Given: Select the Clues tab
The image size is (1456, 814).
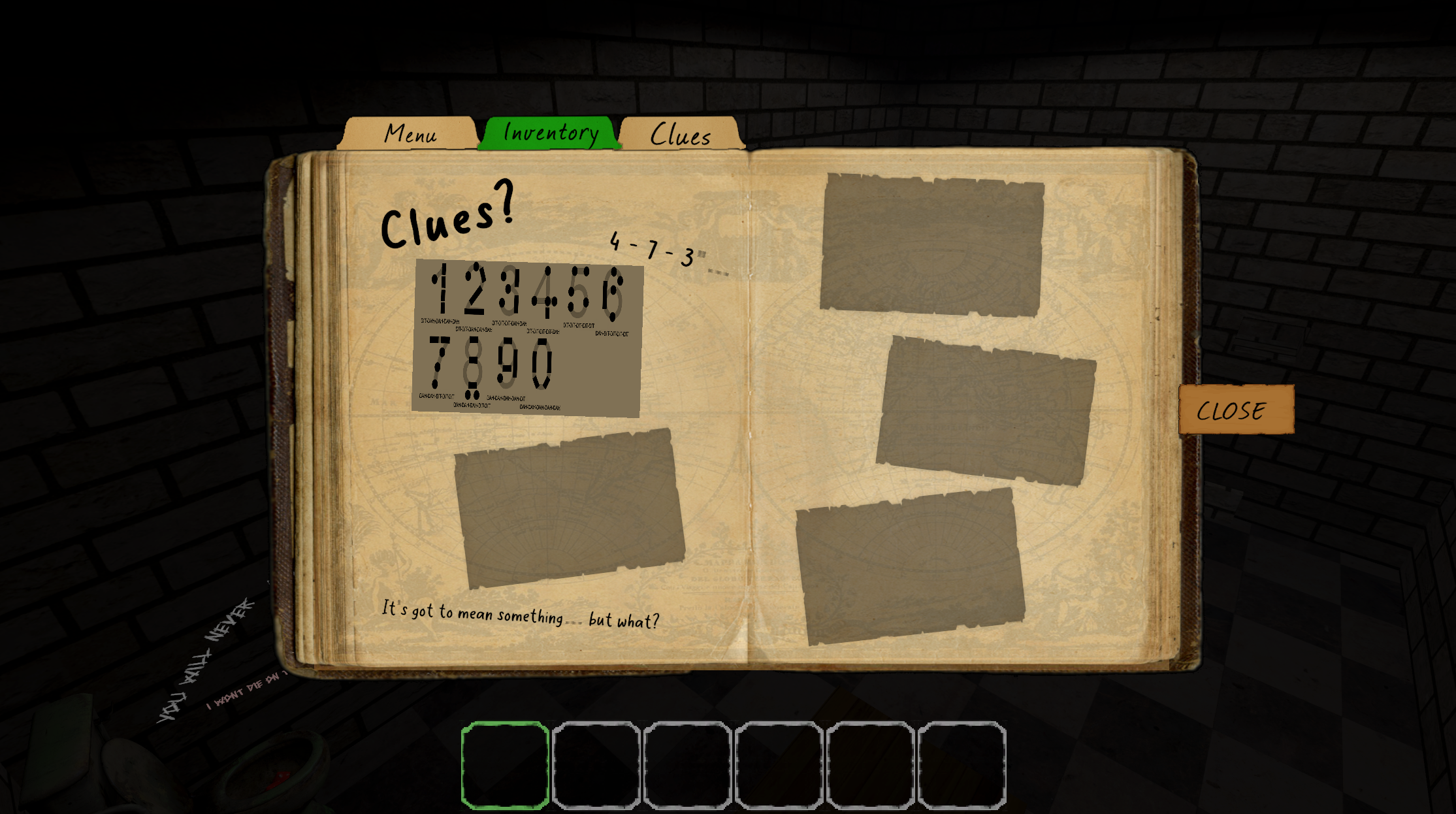Looking at the screenshot, I should click(681, 135).
